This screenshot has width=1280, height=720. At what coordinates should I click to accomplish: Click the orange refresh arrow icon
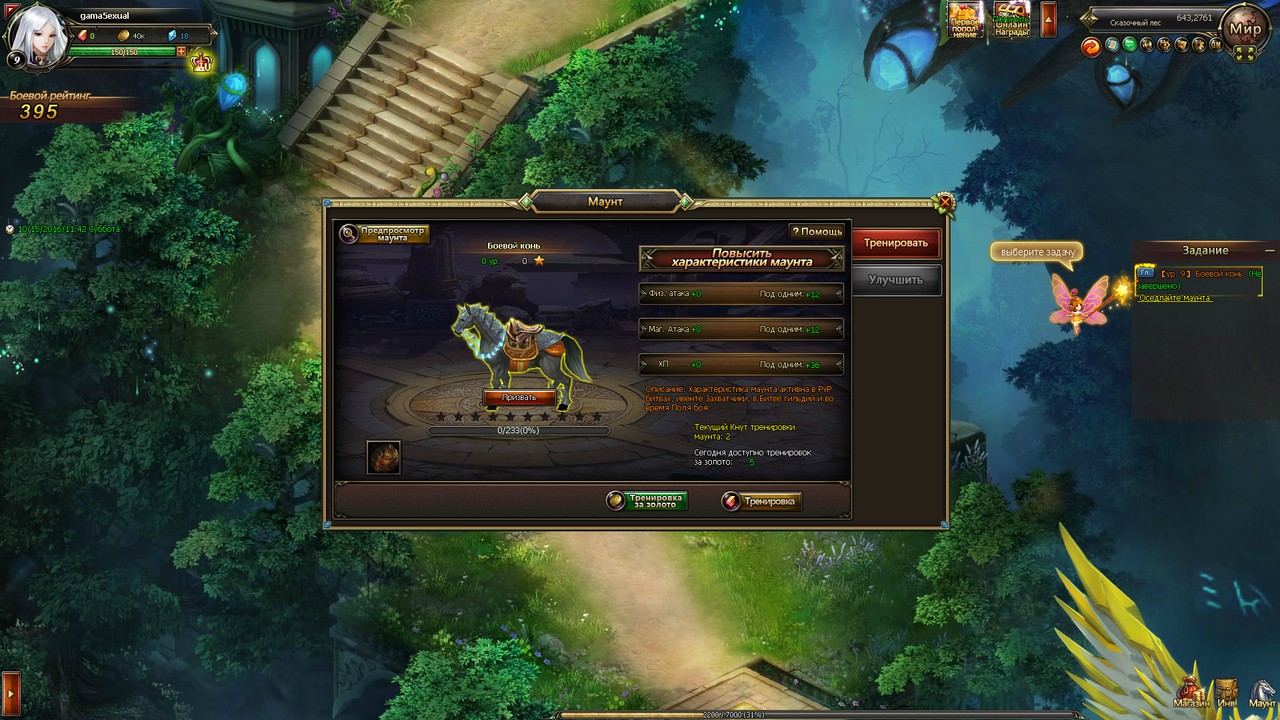1091,46
